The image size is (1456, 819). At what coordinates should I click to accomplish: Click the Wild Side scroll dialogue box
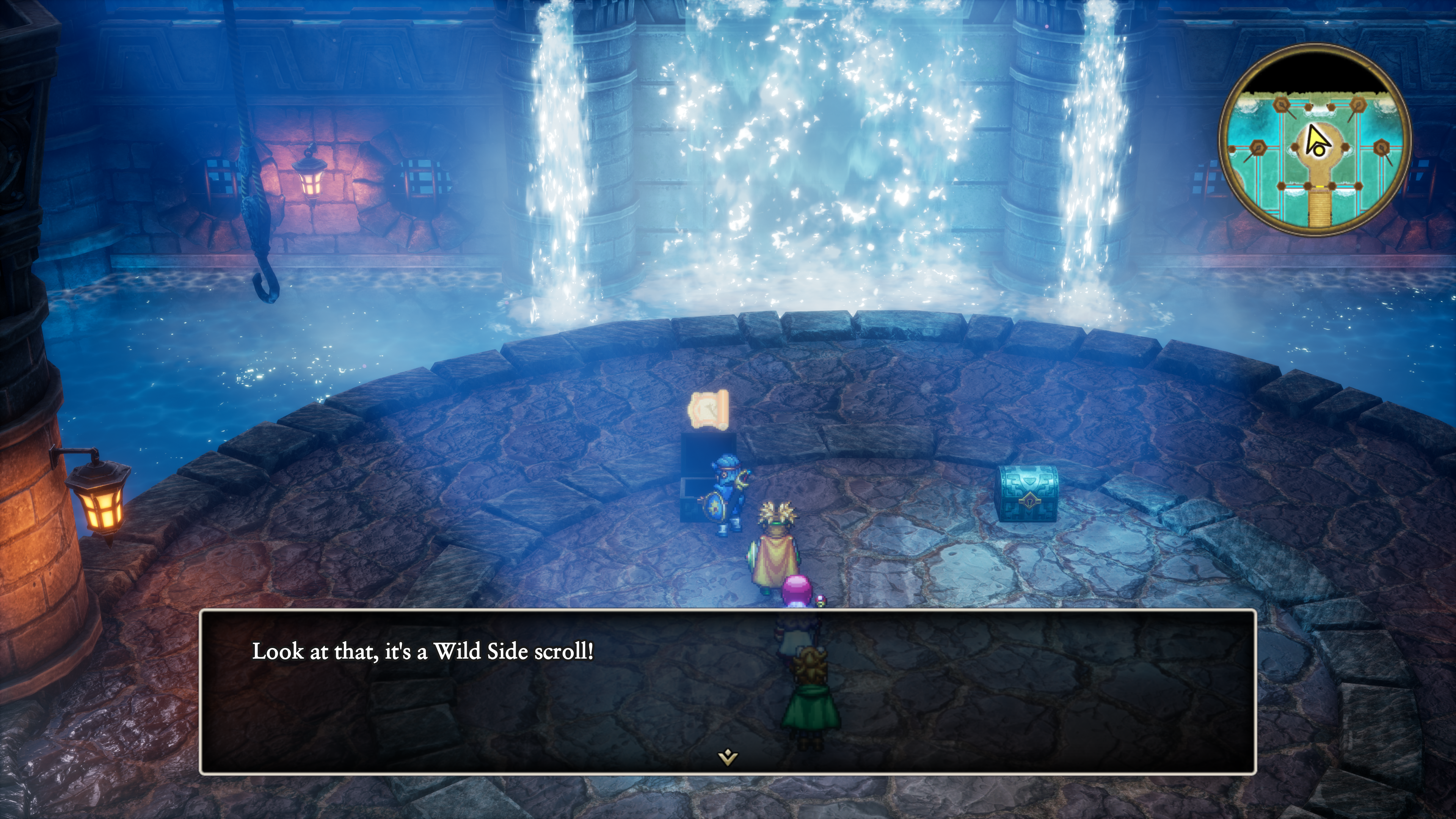point(728,691)
